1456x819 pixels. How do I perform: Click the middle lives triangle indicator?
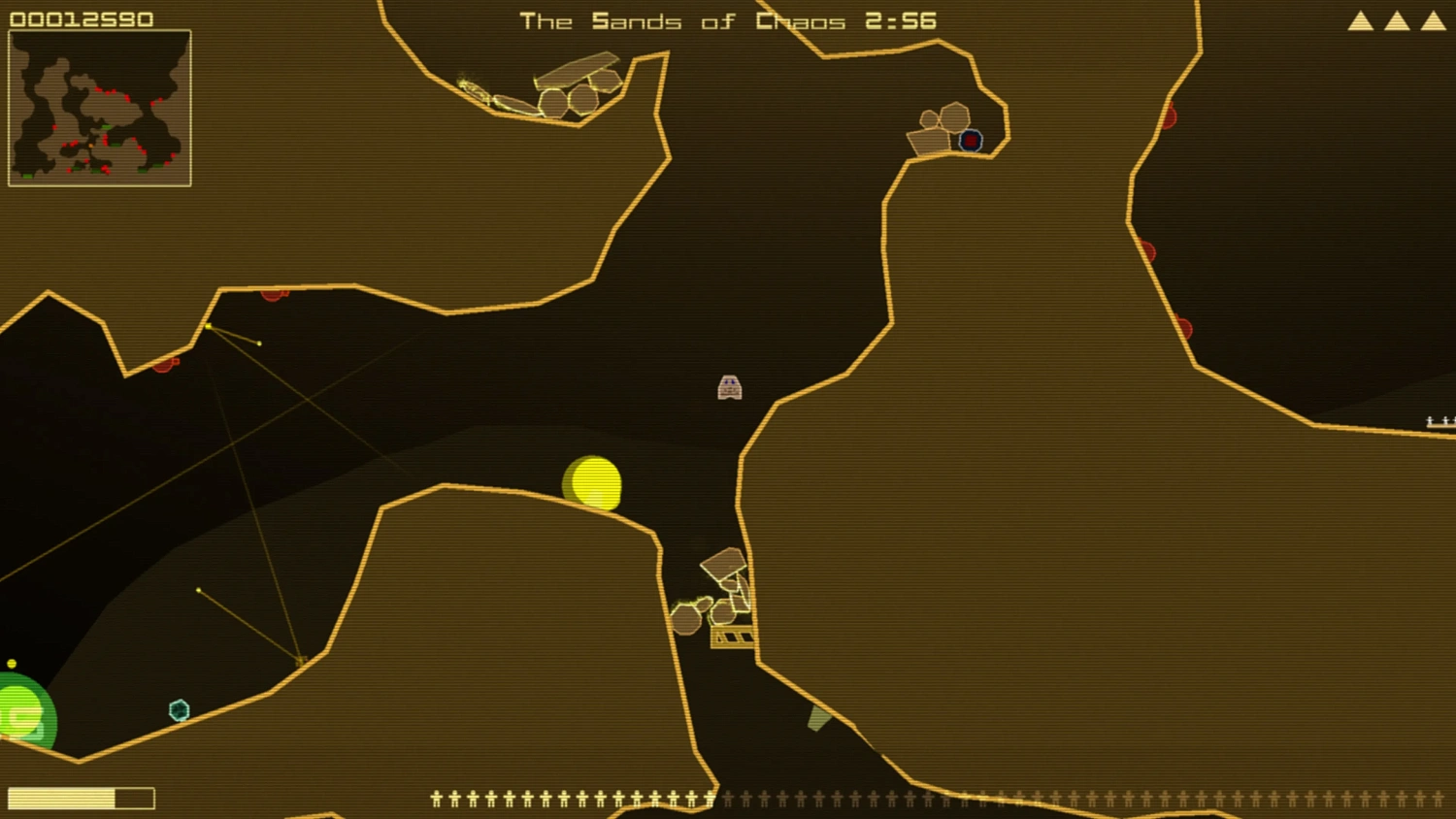pos(1396,19)
